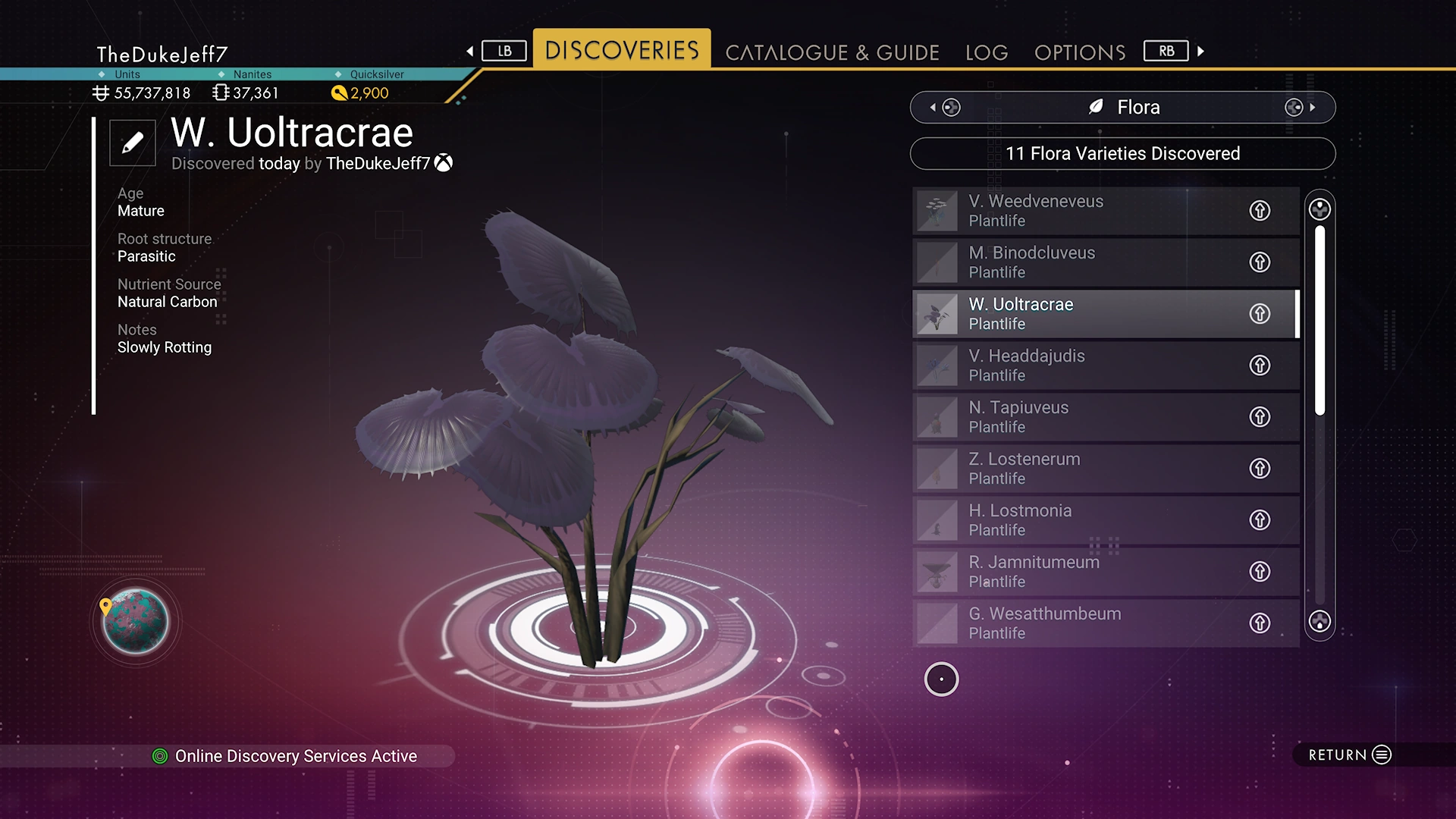The width and height of the screenshot is (1456, 819).
Task: Open the Log tab
Action: [987, 52]
